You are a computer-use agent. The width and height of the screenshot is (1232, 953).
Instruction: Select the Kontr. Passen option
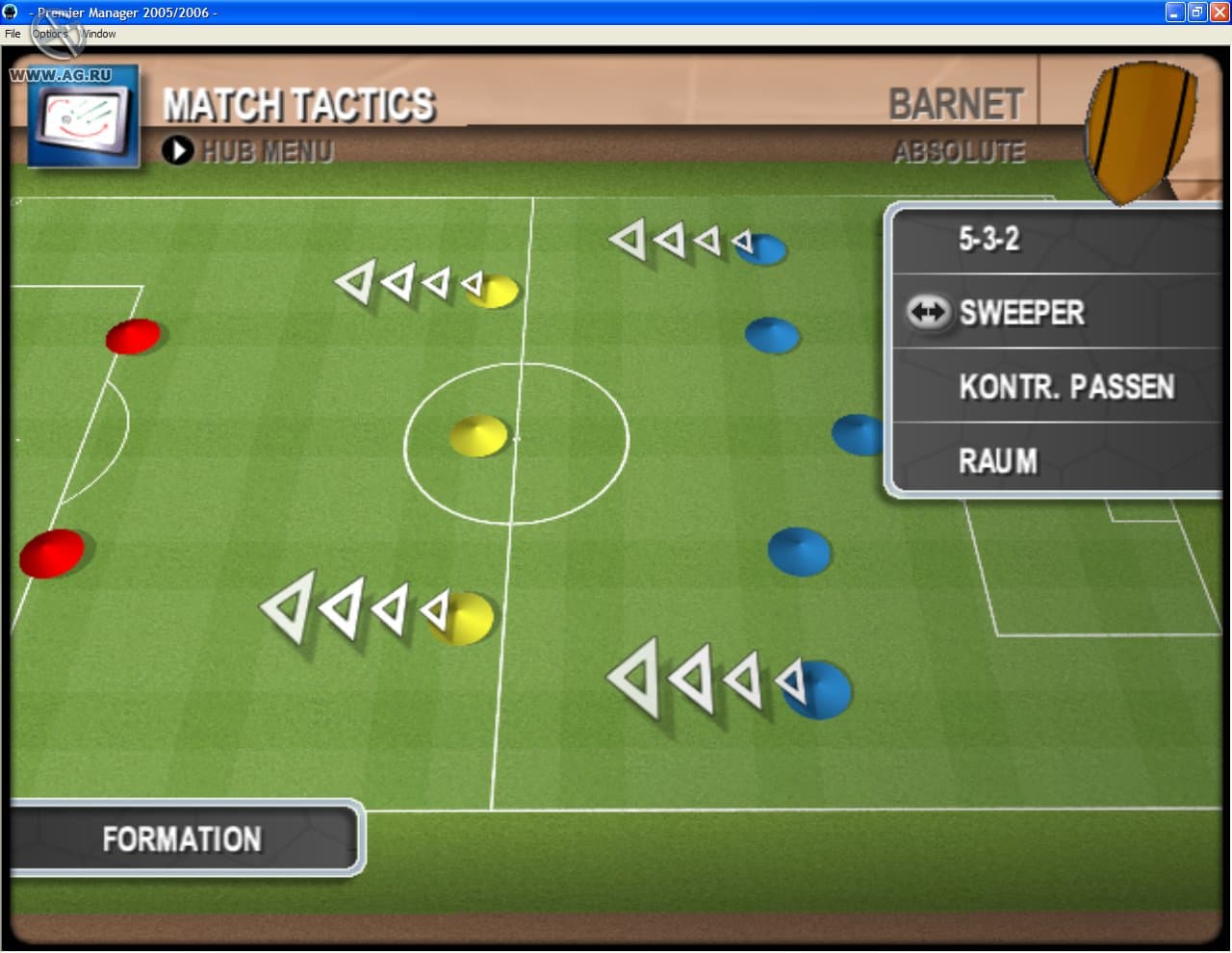point(1065,387)
